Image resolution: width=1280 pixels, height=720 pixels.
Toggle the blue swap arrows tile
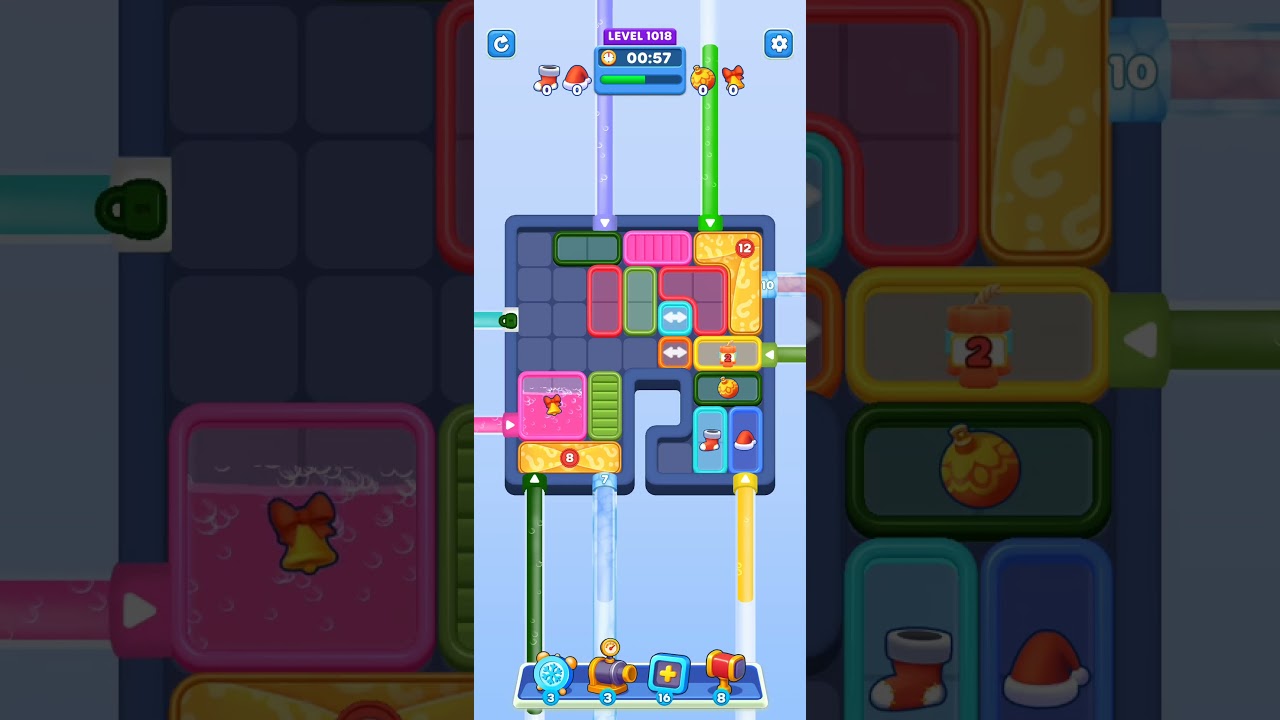[x=674, y=318]
